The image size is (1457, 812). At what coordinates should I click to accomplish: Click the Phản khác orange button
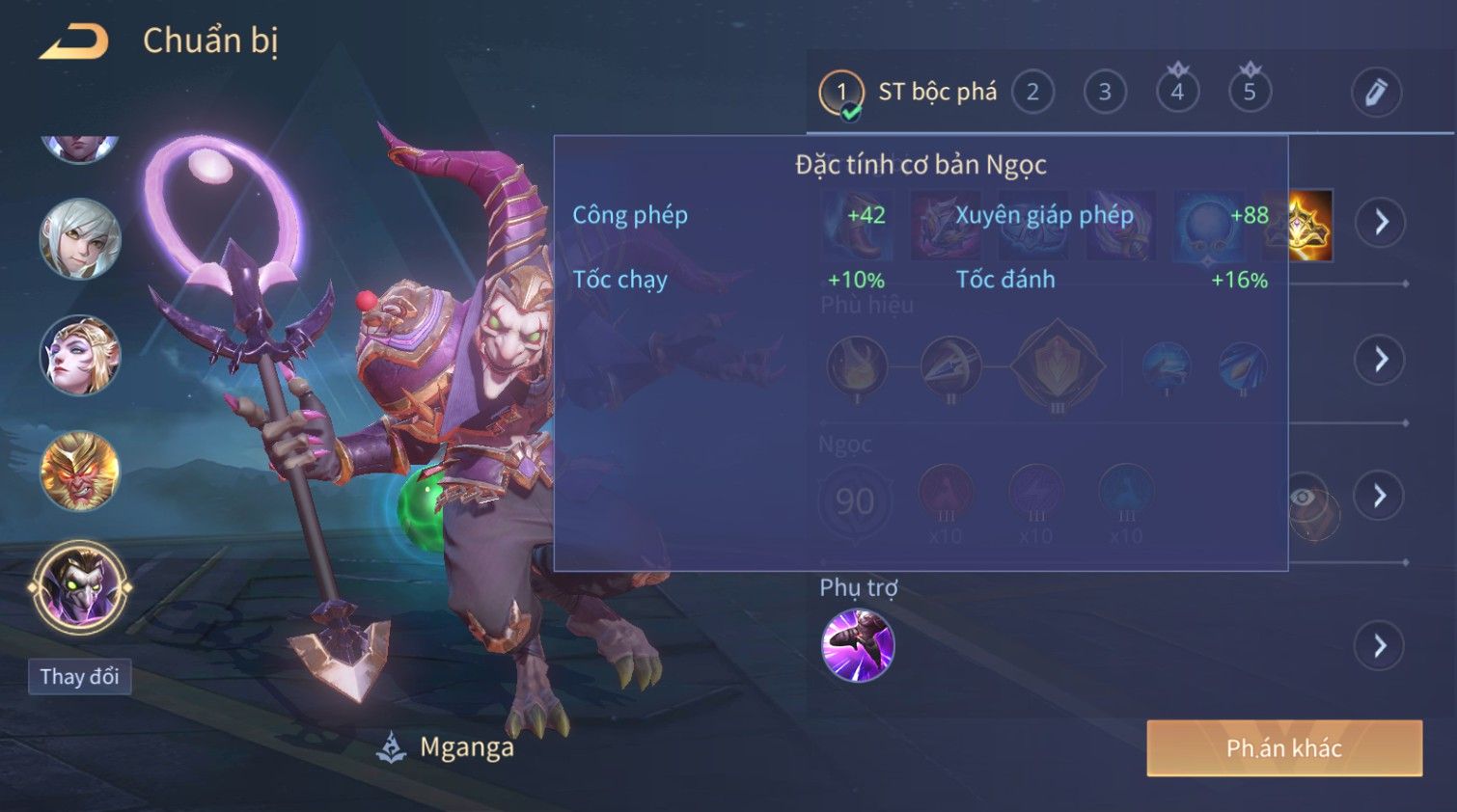pos(1284,748)
